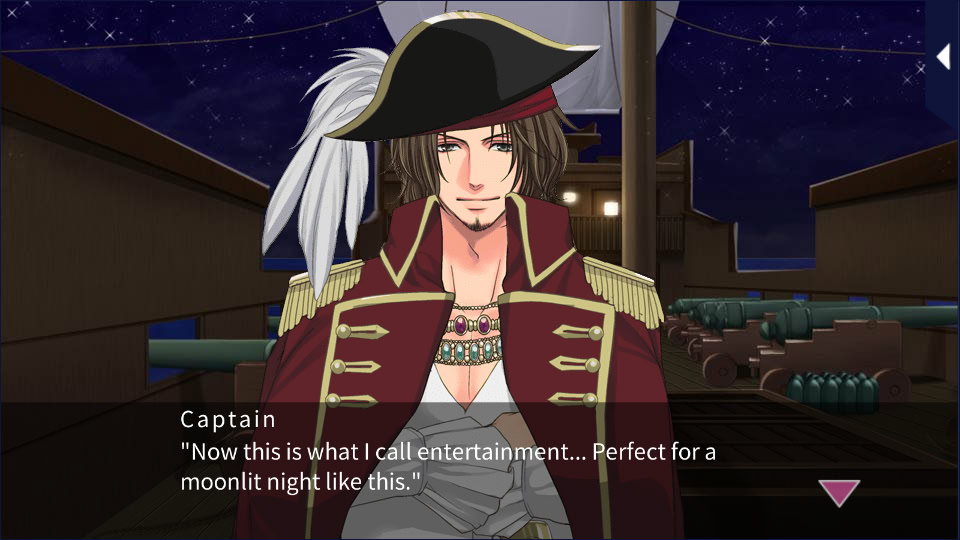960x540 pixels.
Task: Advance dialogue with the pink triangle arrow
Action: point(839,492)
